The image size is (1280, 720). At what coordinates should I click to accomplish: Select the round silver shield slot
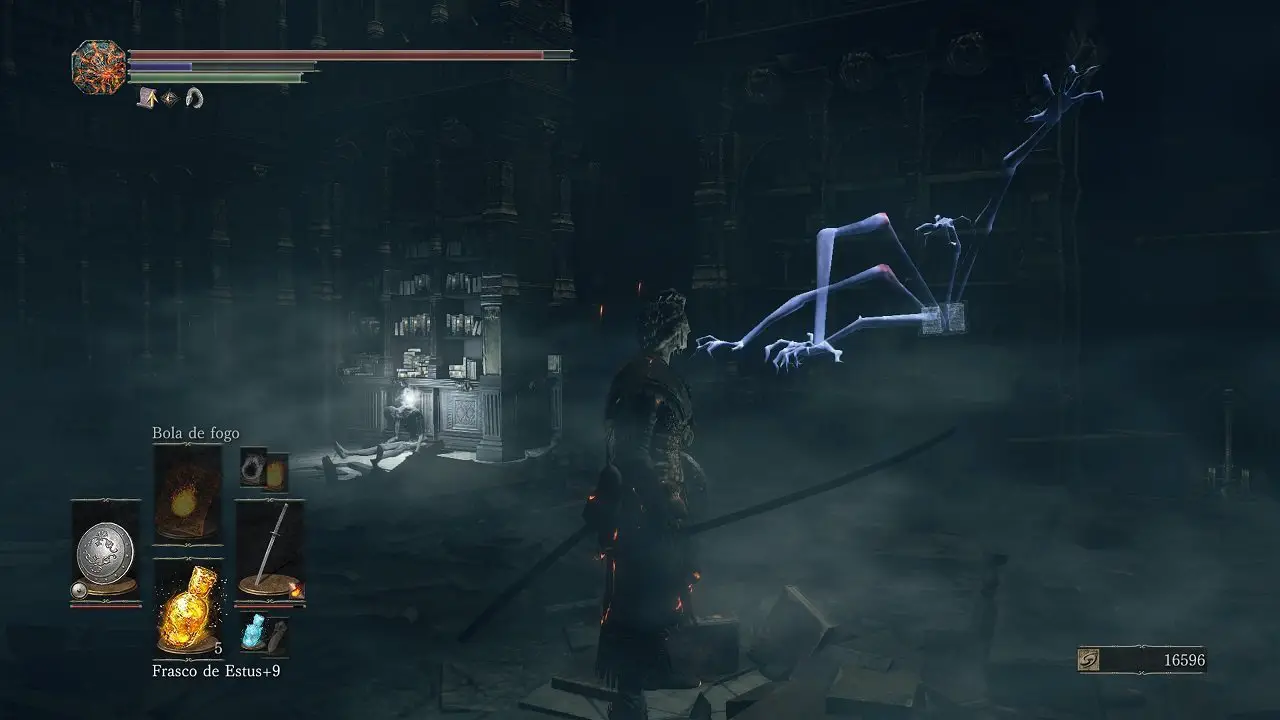[x=105, y=550]
